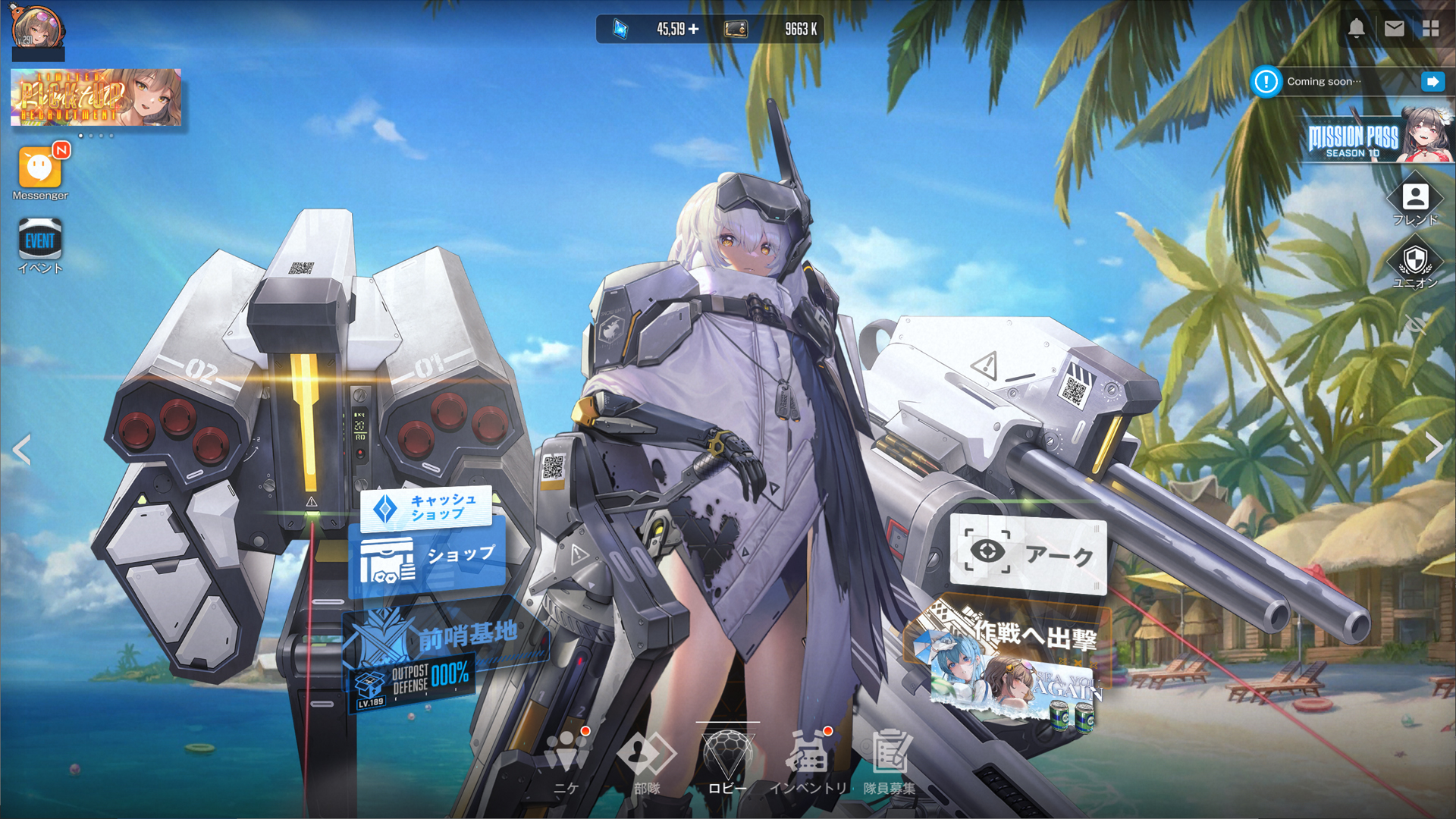Show the next lobby character
The height and width of the screenshot is (819, 1456).
[x=1433, y=447]
